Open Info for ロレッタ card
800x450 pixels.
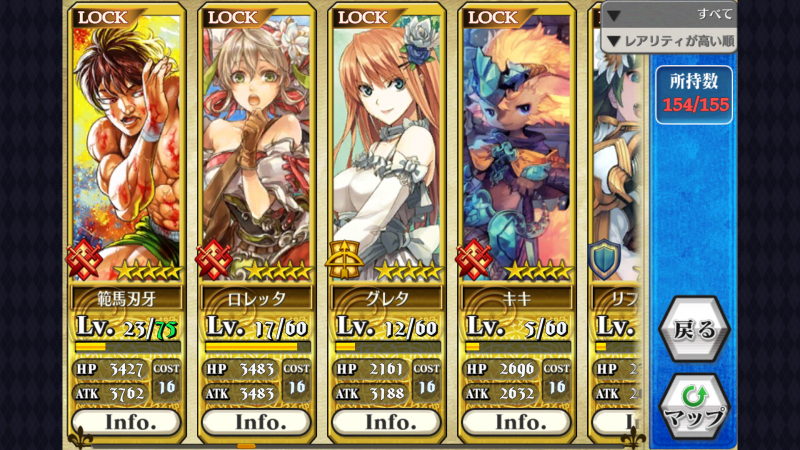pyautogui.click(x=257, y=421)
